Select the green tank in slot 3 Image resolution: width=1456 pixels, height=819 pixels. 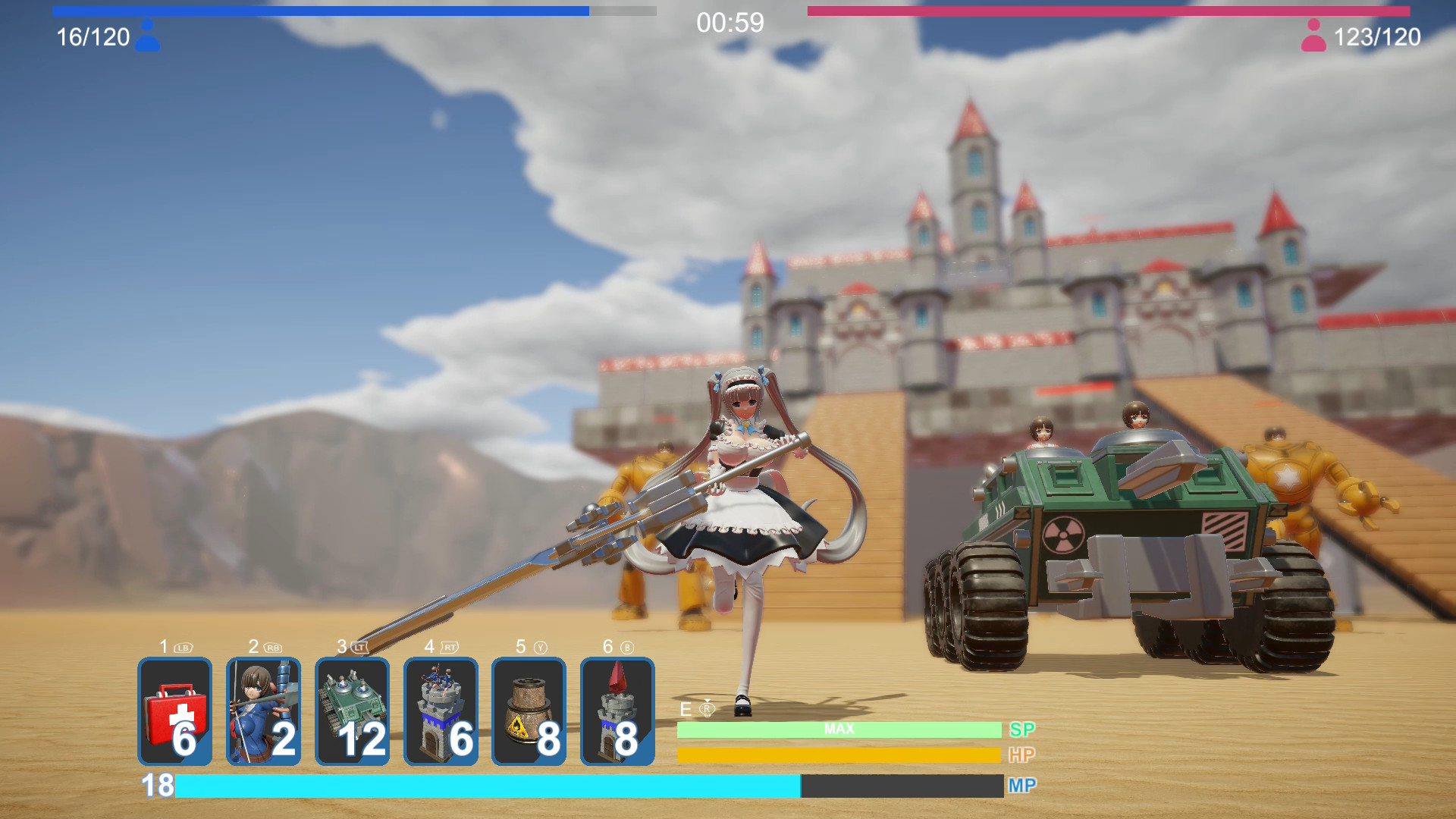click(352, 711)
